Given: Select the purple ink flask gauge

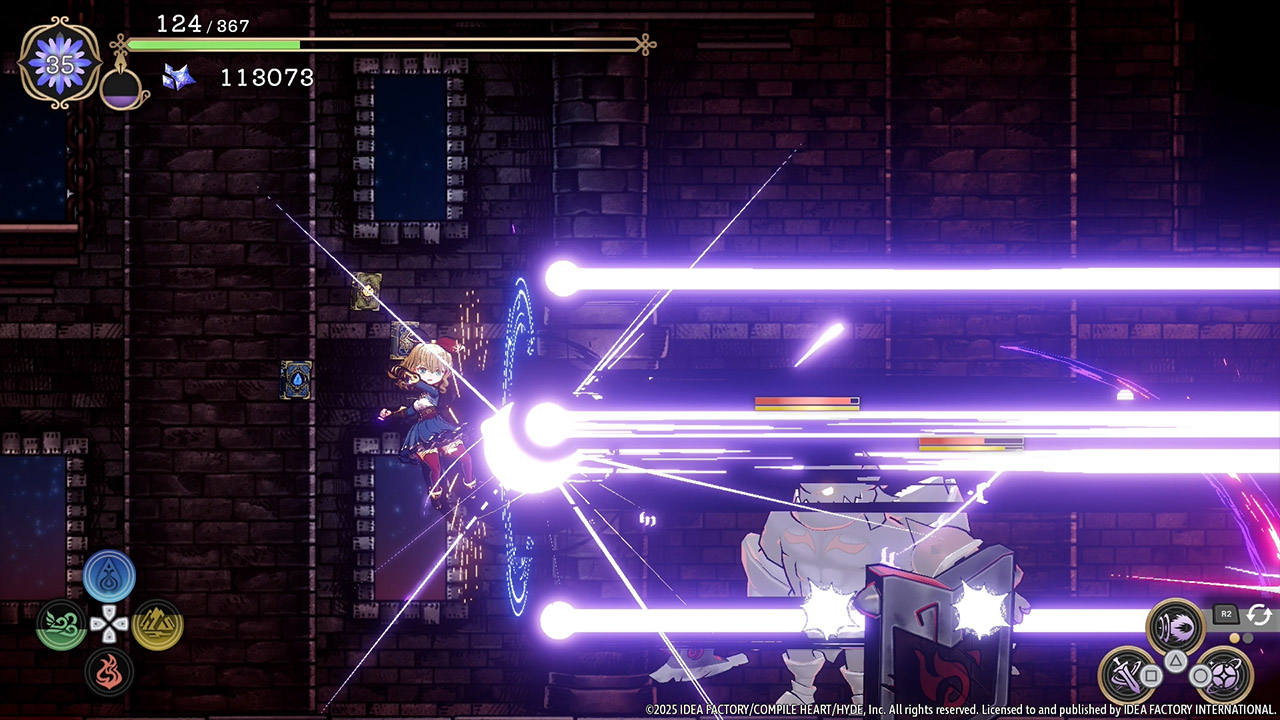Looking at the screenshot, I should click(123, 89).
